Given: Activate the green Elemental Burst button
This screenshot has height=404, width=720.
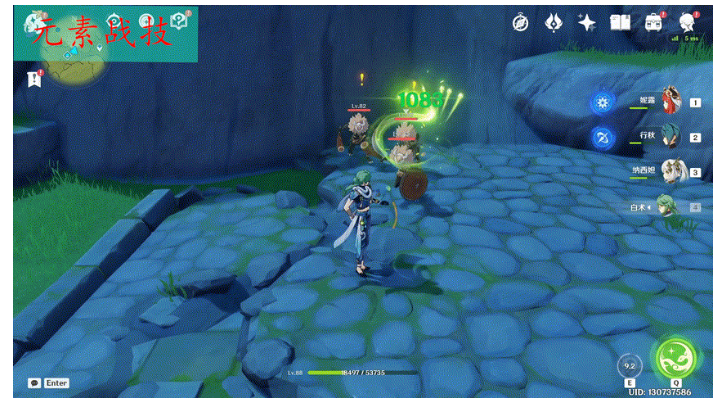Looking at the screenshot, I should pyautogui.click(x=675, y=357).
